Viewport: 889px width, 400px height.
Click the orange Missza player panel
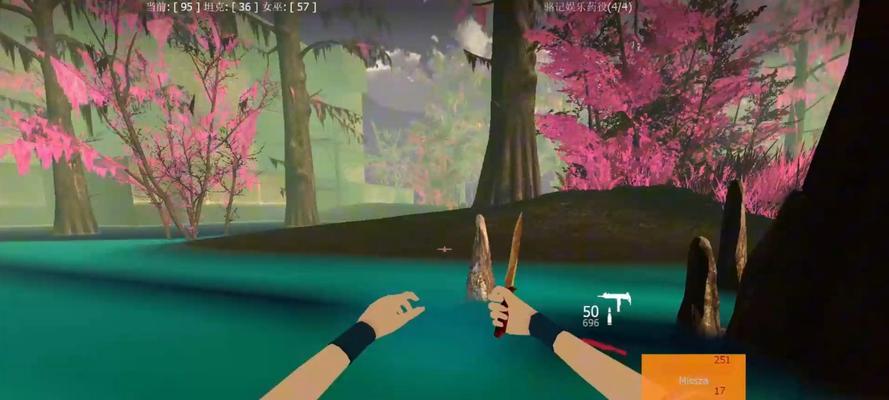point(692,377)
